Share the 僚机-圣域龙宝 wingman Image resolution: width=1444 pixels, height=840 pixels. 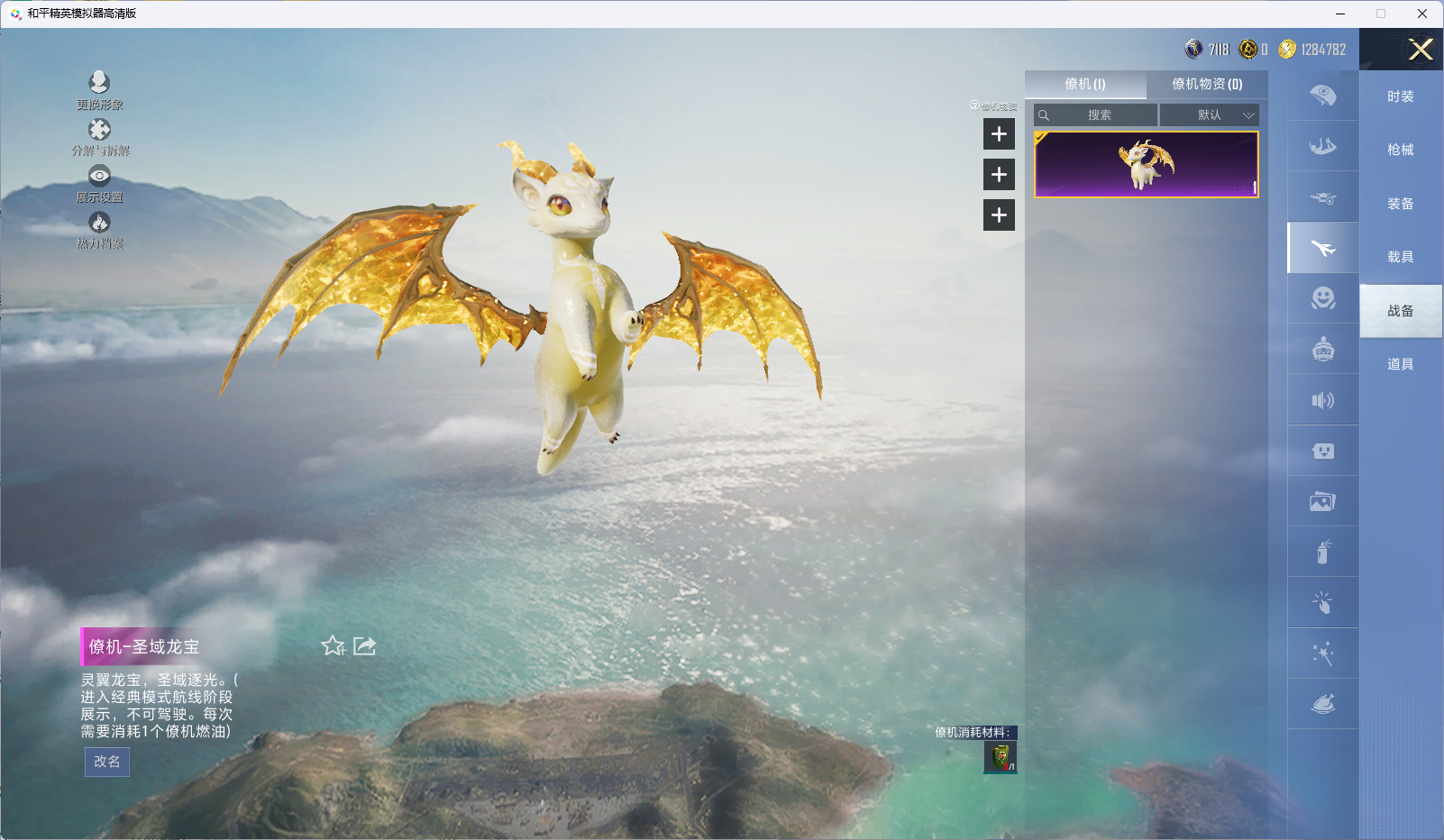(364, 646)
